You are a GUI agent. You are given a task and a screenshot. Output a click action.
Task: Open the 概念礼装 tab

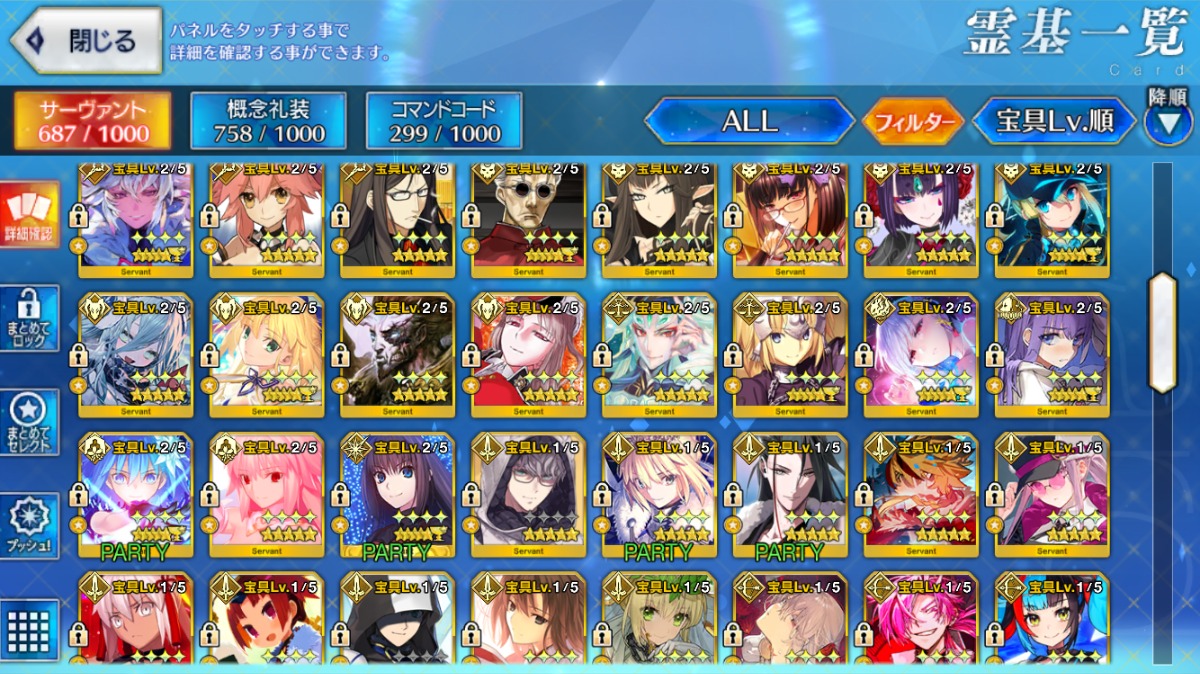tap(268, 122)
